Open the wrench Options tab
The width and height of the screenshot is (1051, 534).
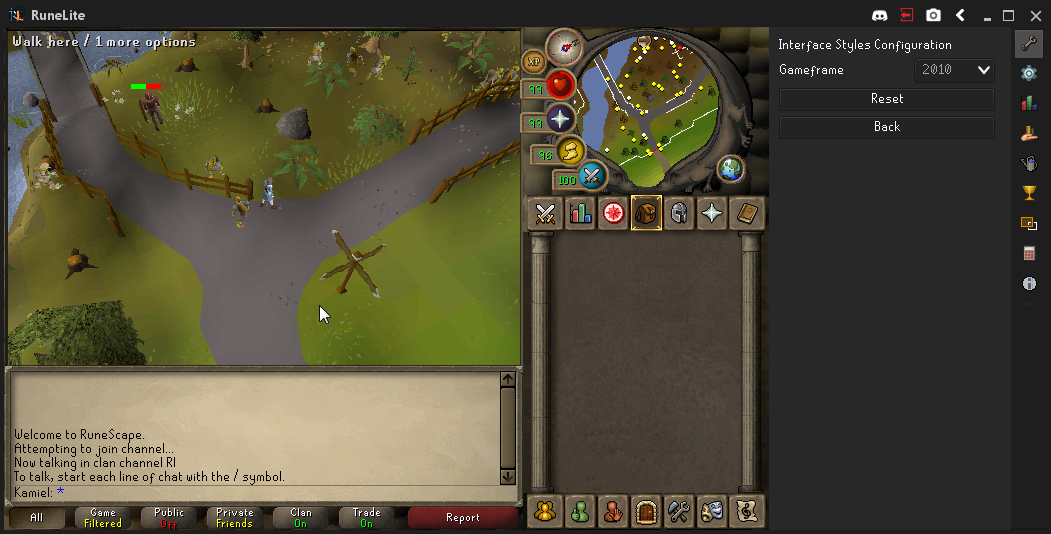(x=680, y=511)
